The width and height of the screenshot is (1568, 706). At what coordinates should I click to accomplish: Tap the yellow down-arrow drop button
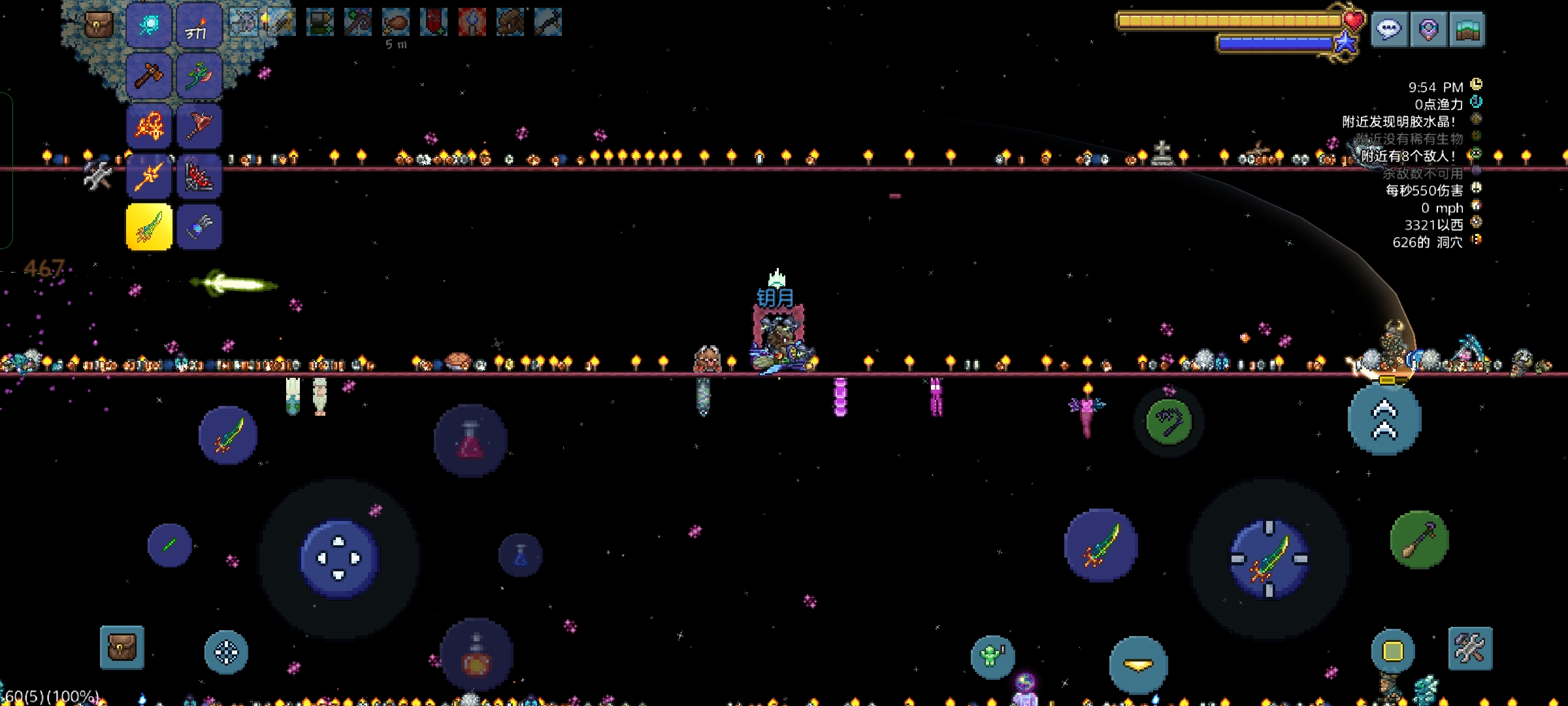[1138, 665]
